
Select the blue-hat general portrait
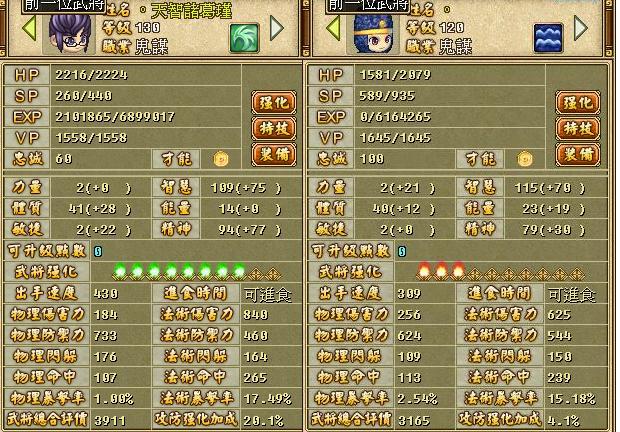pos(375,34)
